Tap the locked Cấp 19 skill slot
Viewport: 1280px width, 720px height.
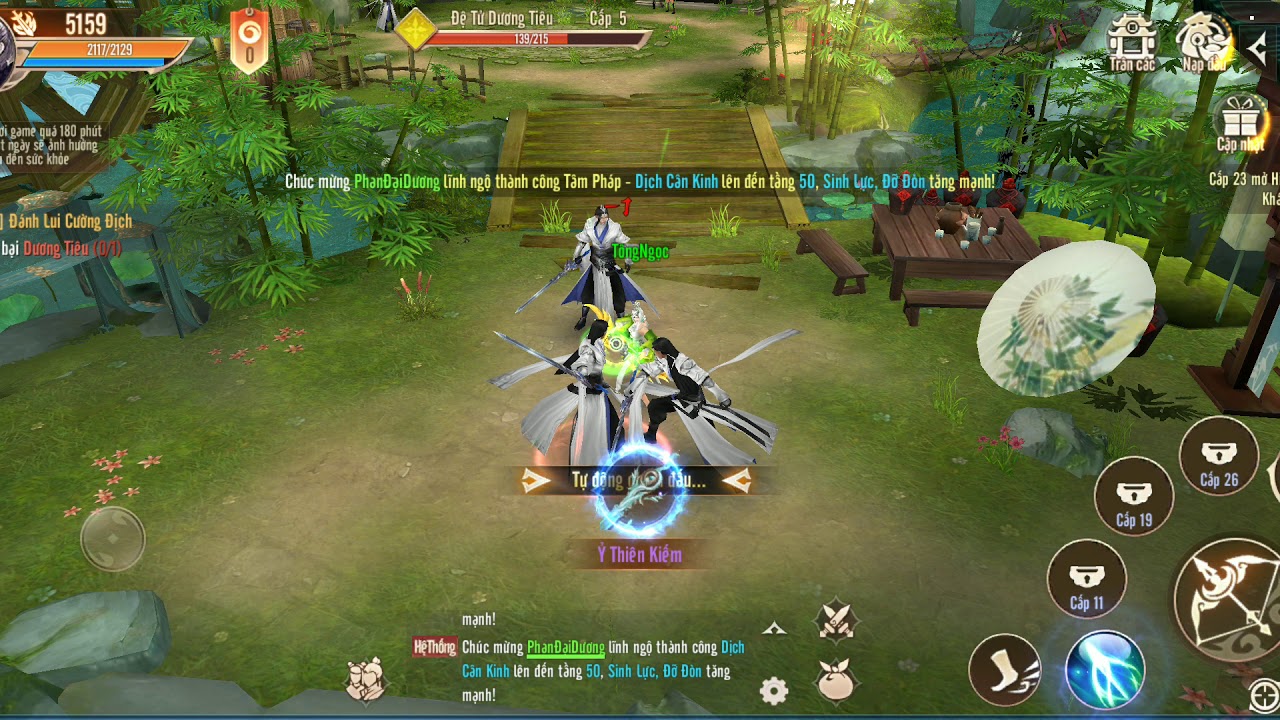click(x=1134, y=496)
